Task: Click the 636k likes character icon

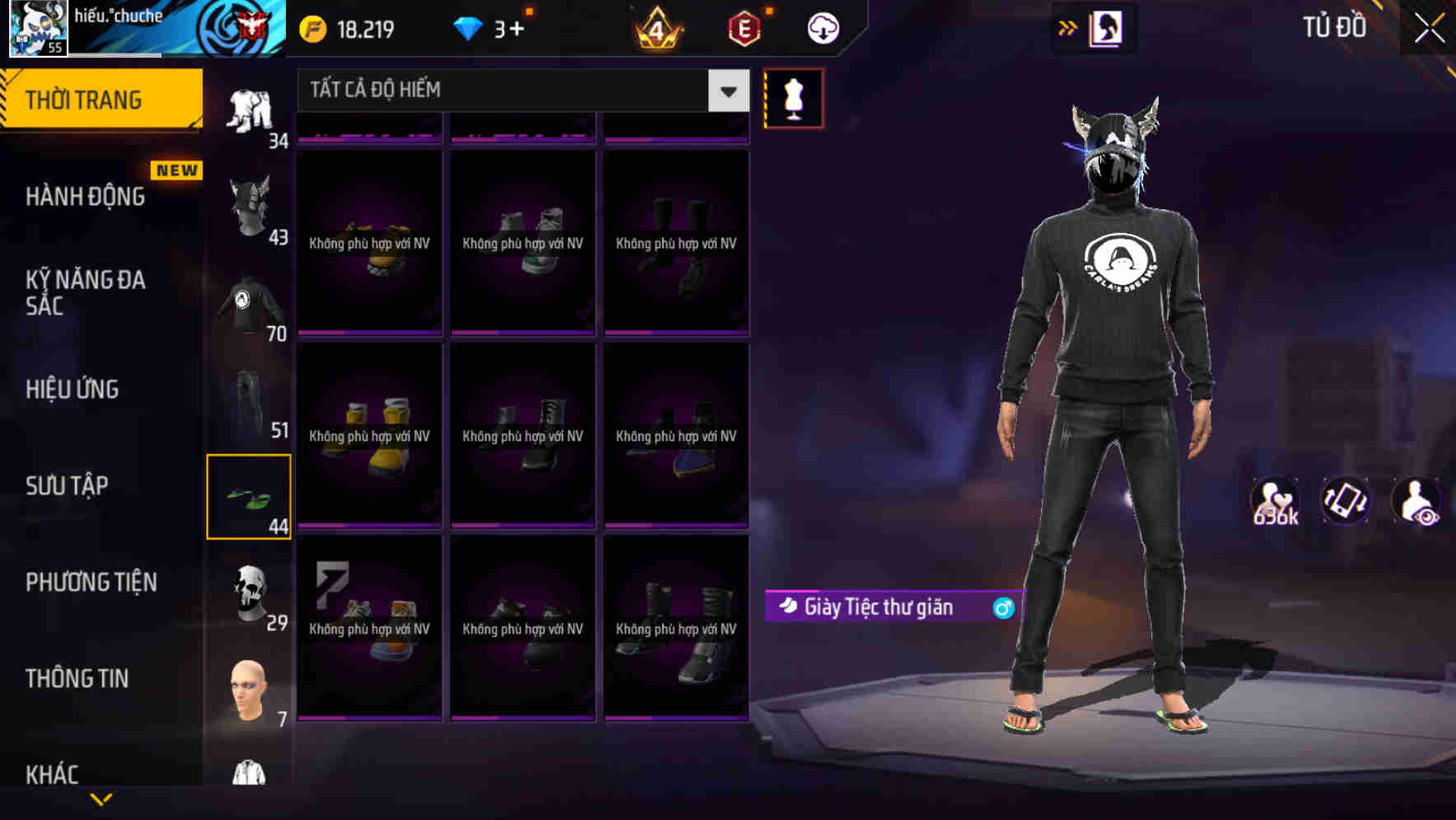Action: (x=1277, y=502)
